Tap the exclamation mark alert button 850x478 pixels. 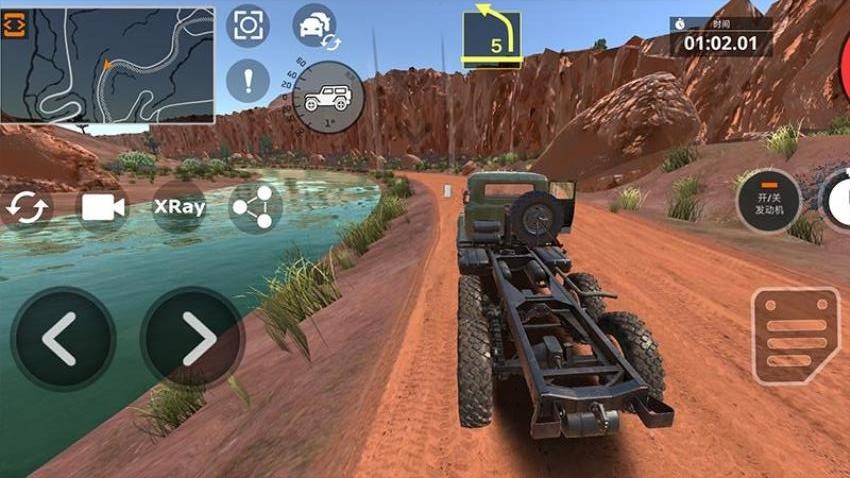[248, 80]
